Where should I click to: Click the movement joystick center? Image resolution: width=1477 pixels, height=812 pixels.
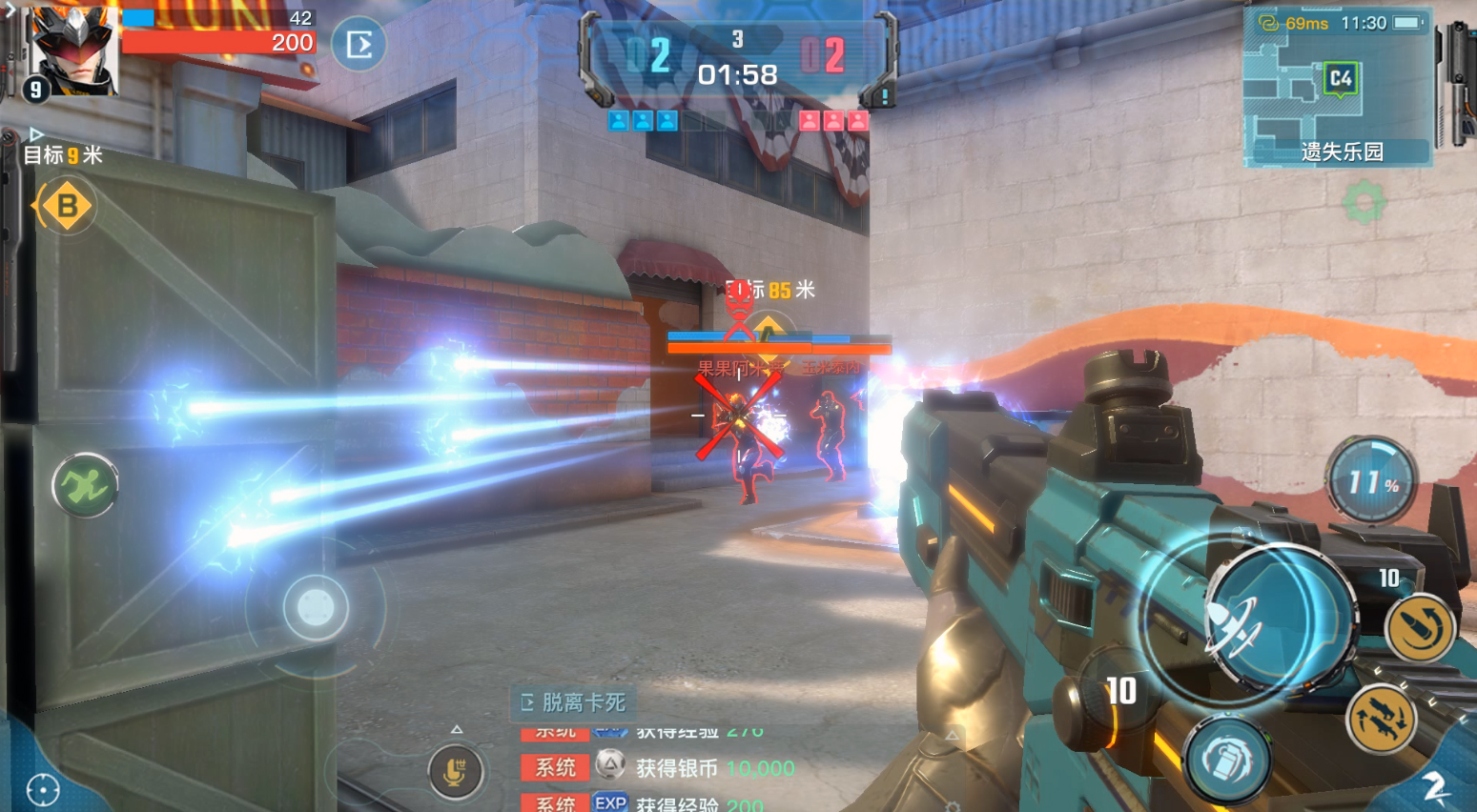(x=315, y=607)
